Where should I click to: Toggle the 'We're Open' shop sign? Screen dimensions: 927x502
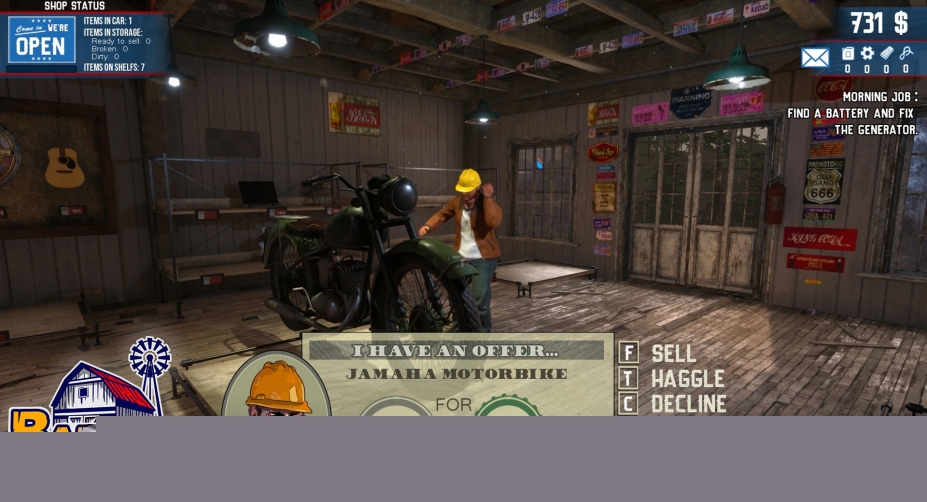point(42,40)
